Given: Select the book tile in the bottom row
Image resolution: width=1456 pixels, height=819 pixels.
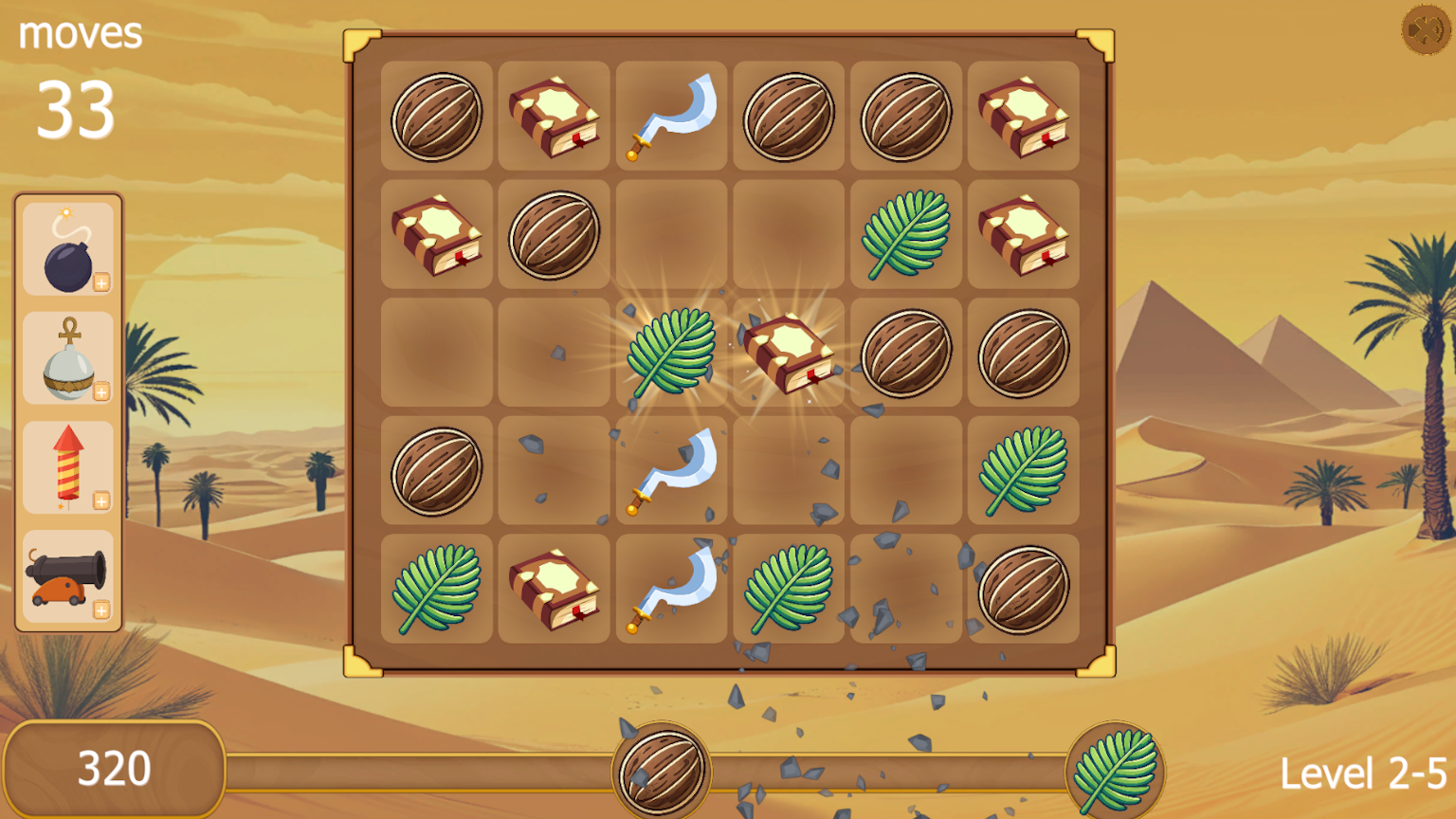Looking at the screenshot, I should (554, 588).
